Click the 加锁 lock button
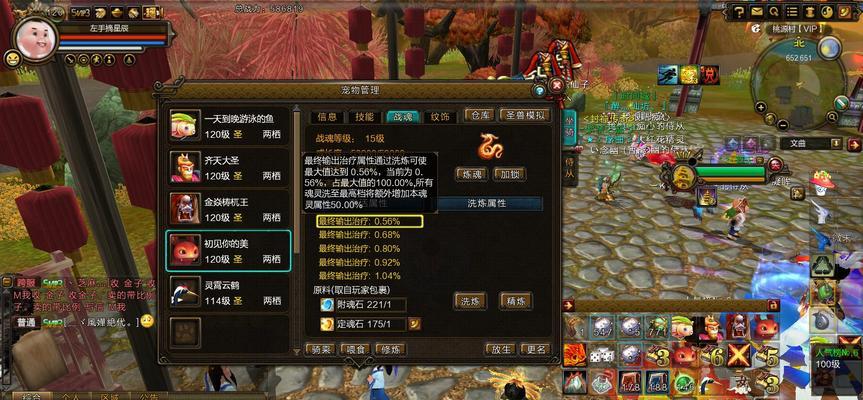This screenshot has width=863, height=400. (510, 174)
